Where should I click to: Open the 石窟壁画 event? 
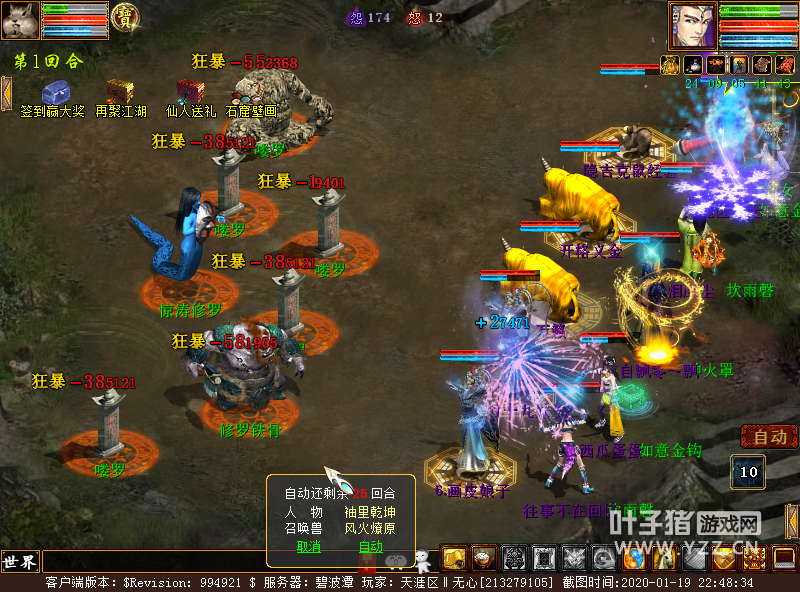pos(250,92)
